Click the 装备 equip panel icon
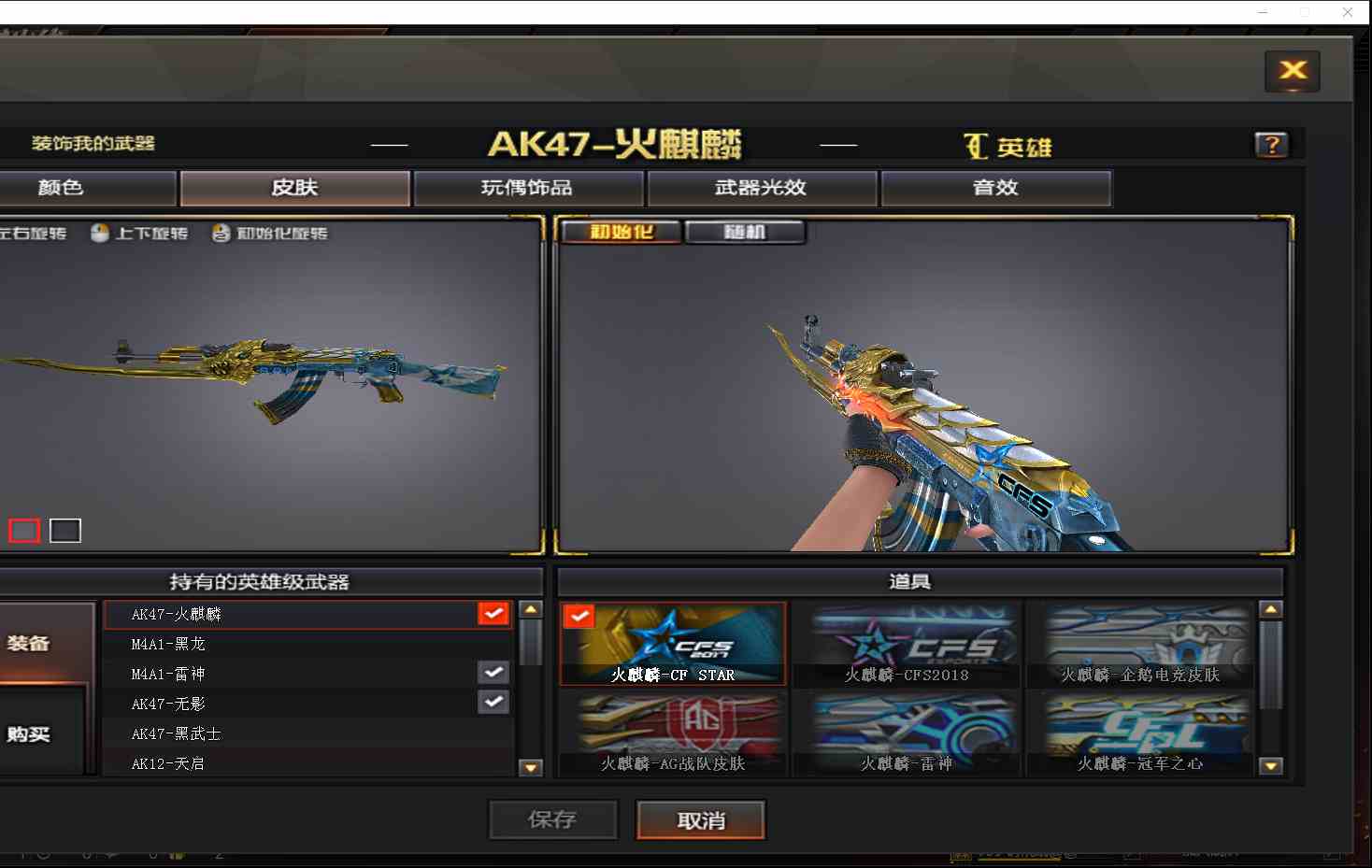Image resolution: width=1372 pixels, height=868 pixels. point(28,642)
